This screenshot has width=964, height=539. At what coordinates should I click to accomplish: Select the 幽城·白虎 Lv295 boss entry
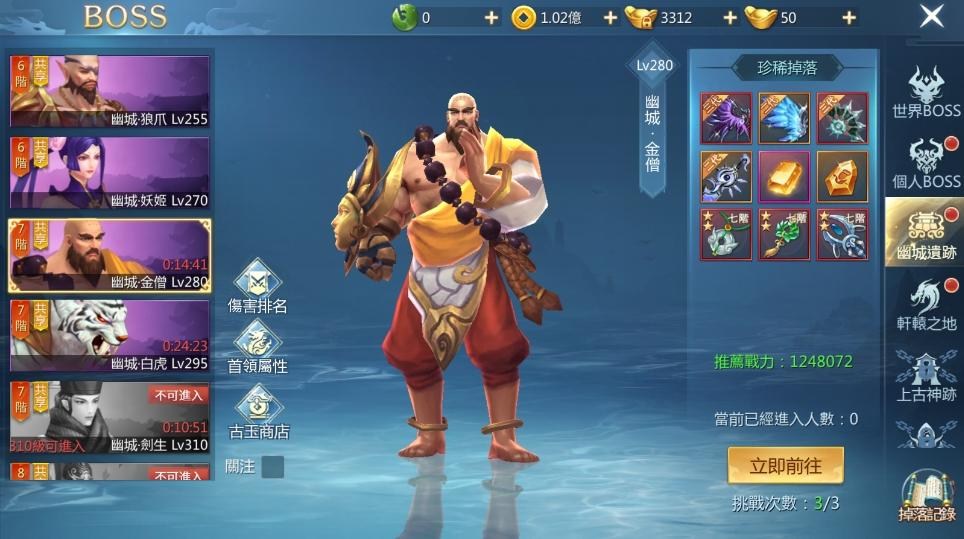click(110, 336)
